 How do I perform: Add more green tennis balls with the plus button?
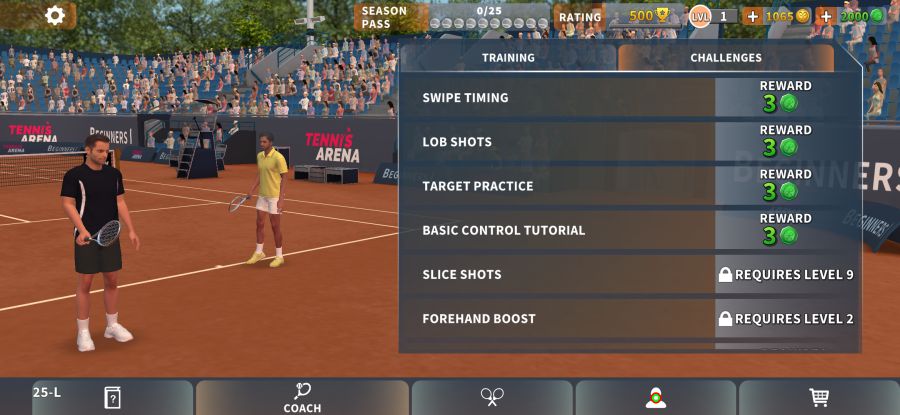coord(826,16)
